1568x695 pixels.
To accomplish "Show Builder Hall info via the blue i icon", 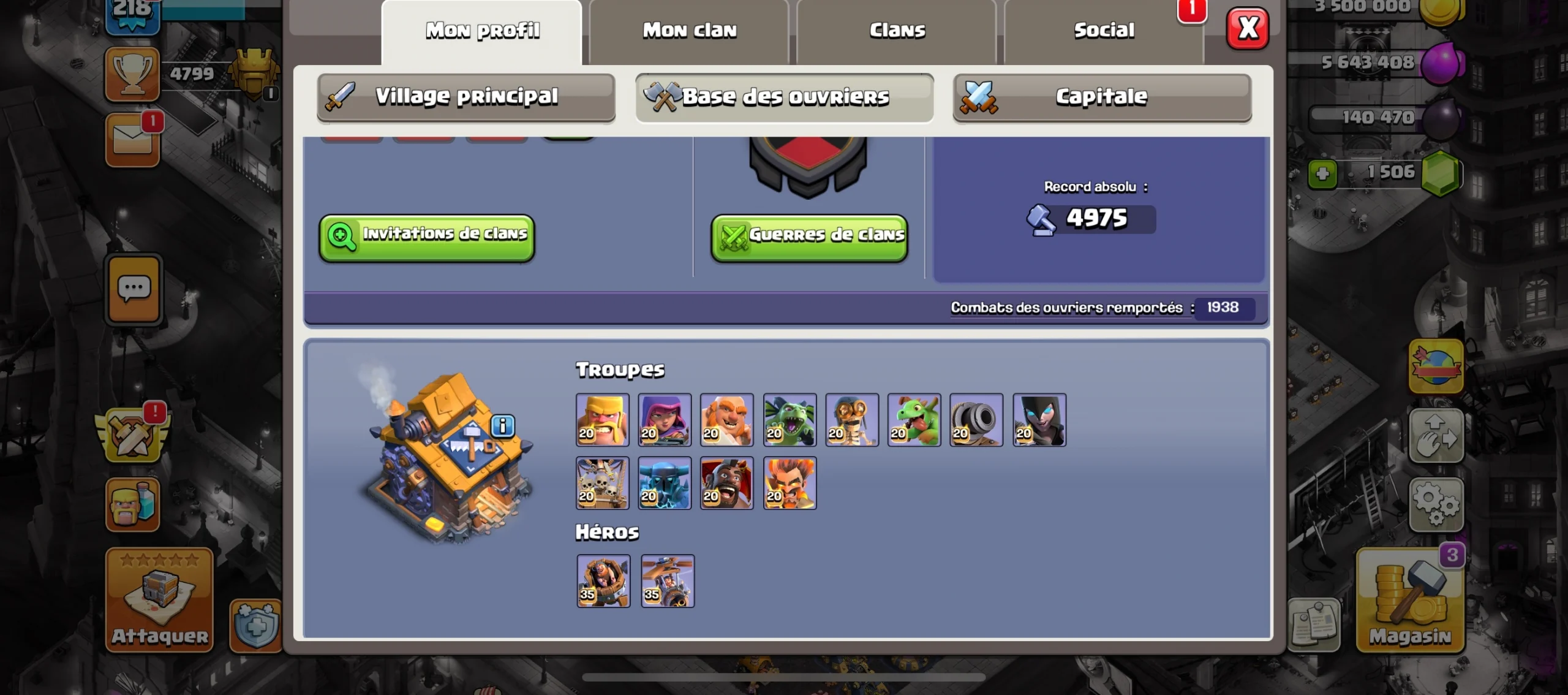I will [x=503, y=425].
